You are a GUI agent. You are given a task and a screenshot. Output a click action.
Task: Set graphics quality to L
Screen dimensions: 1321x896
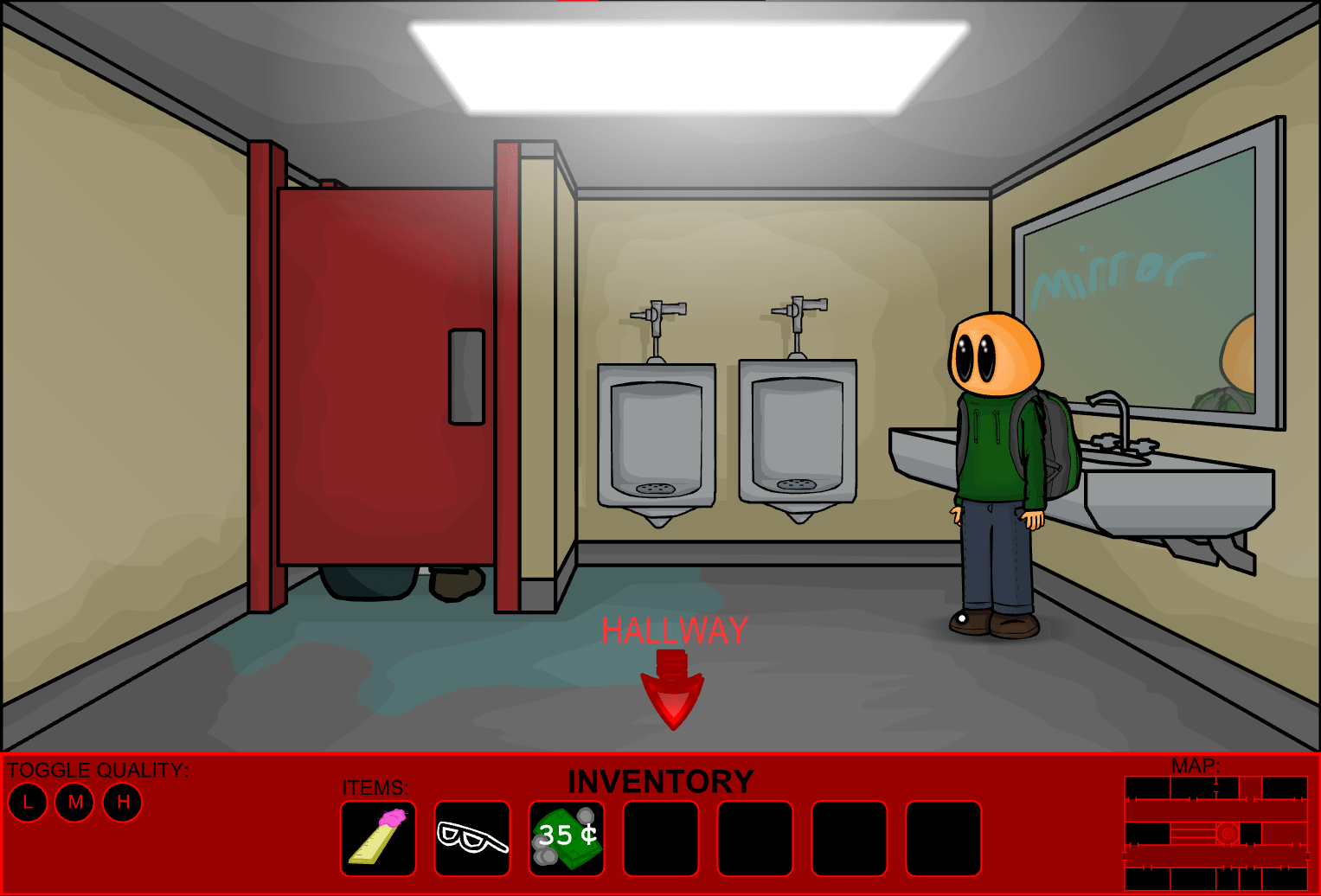[27, 802]
